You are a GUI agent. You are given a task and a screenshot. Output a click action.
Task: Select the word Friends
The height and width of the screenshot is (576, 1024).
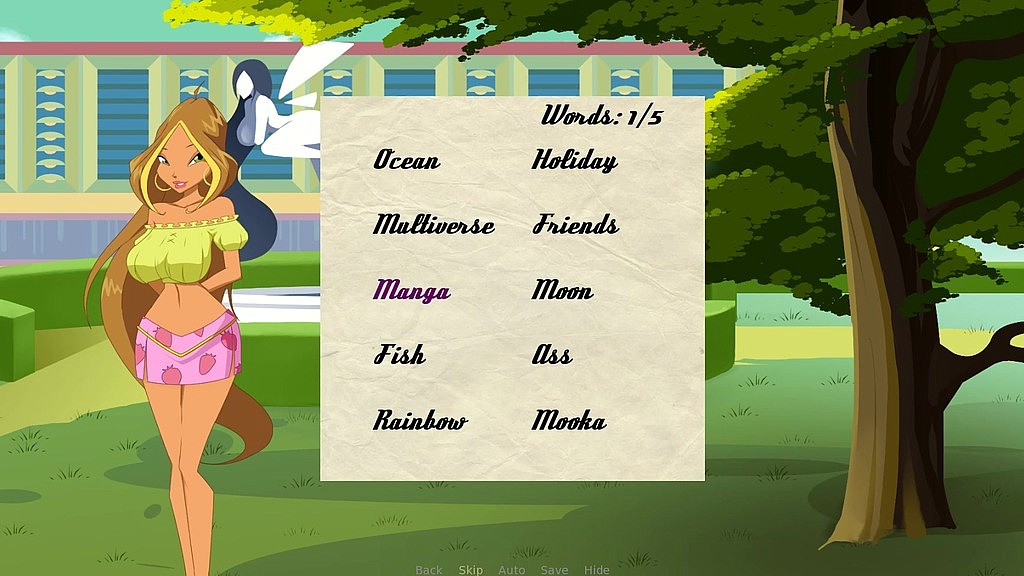click(x=575, y=225)
